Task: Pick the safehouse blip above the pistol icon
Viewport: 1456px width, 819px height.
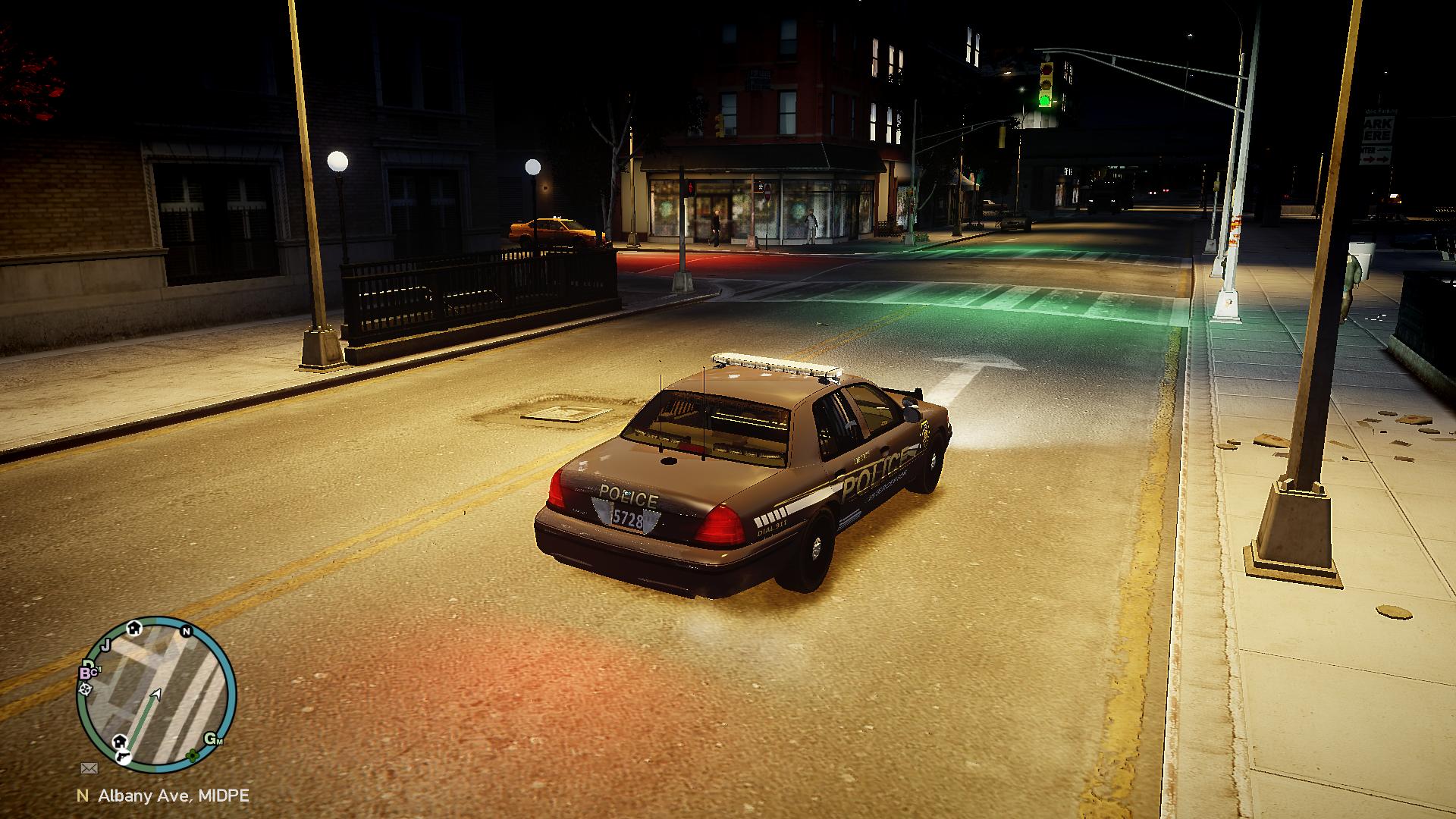Action: [x=120, y=741]
